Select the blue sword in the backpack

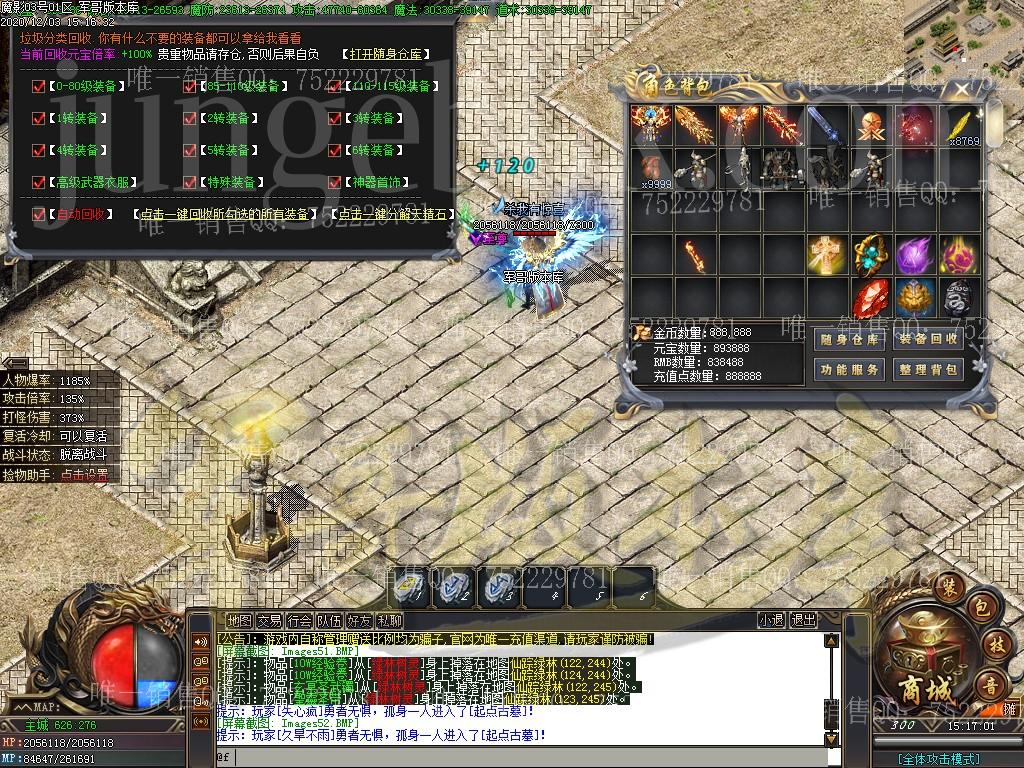[827, 126]
